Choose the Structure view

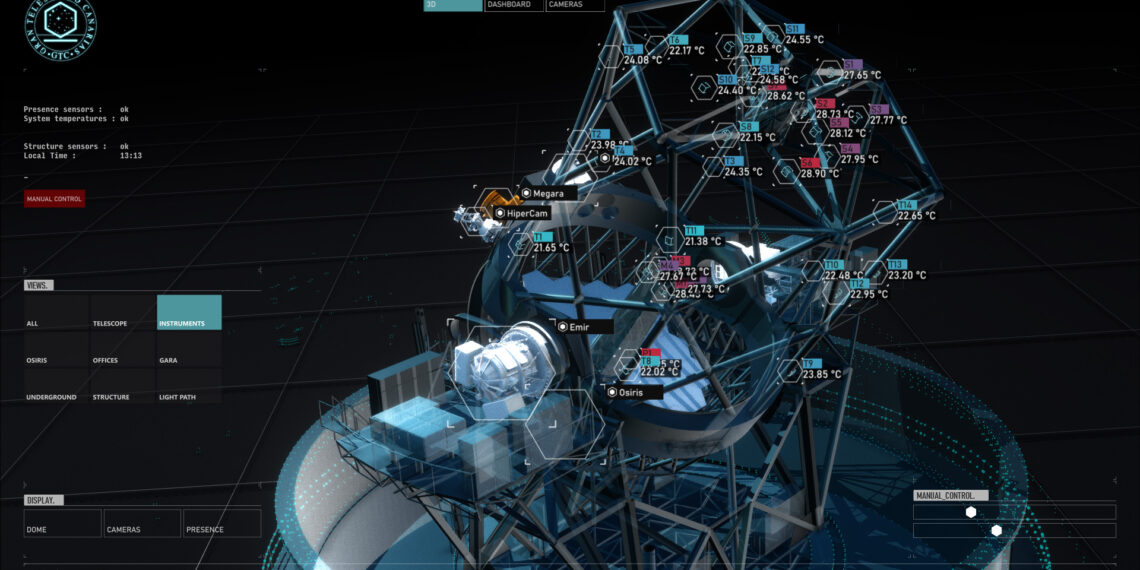point(122,387)
